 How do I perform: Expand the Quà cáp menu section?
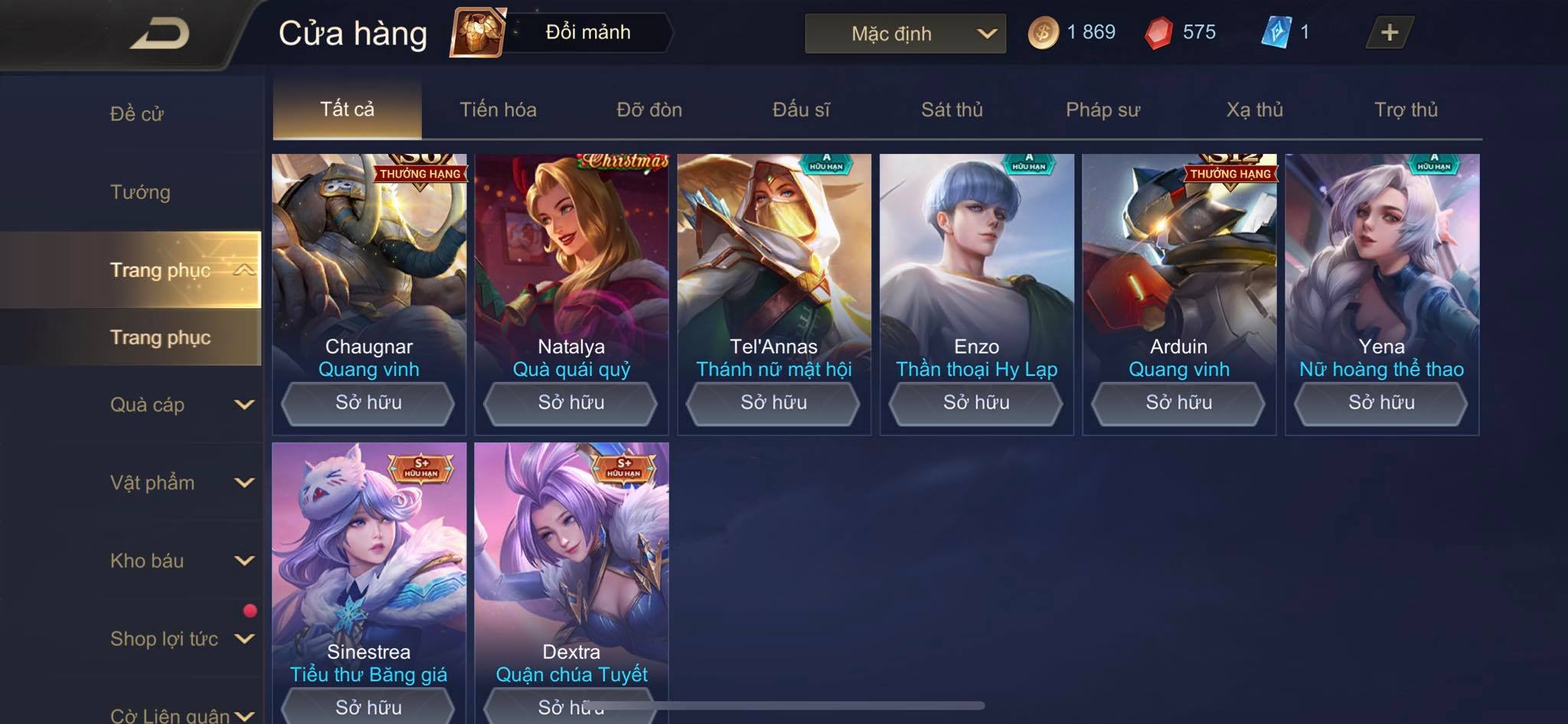click(x=181, y=405)
